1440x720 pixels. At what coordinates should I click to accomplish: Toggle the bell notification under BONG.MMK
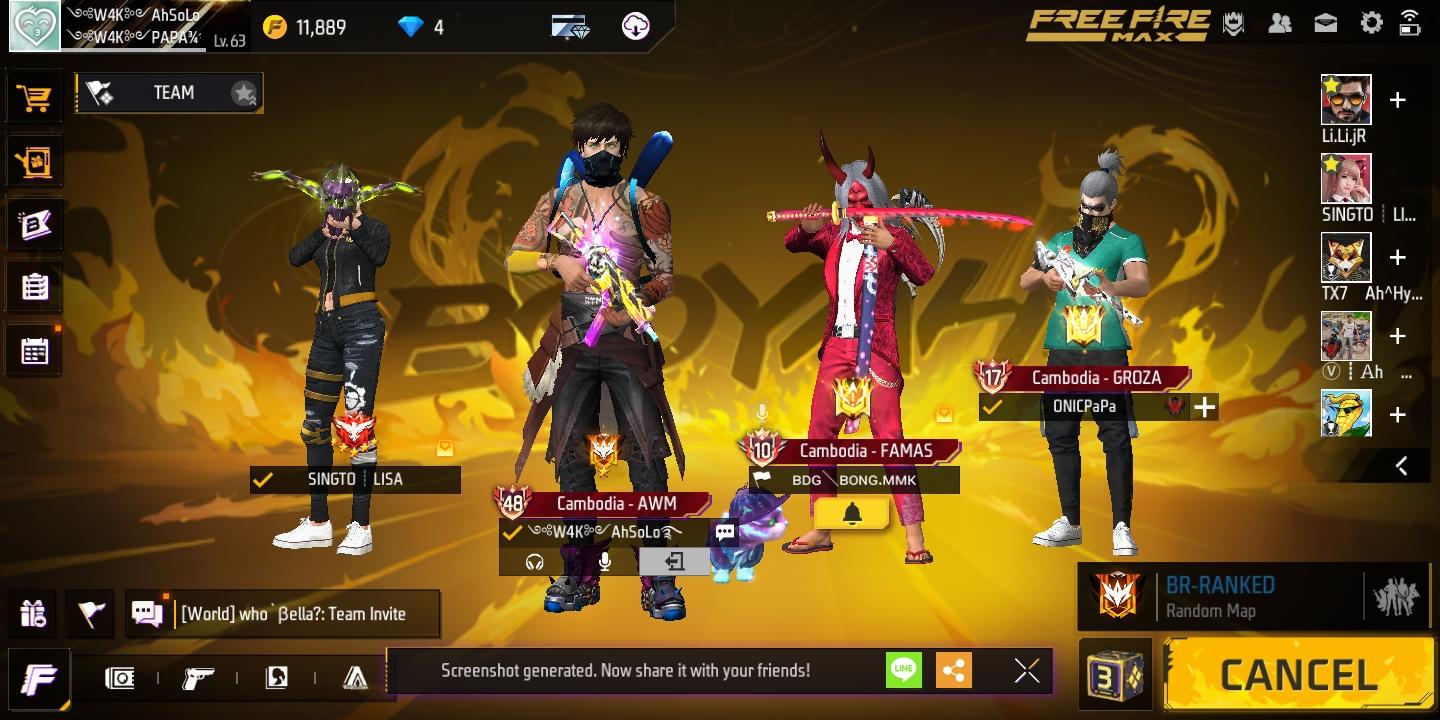(851, 513)
